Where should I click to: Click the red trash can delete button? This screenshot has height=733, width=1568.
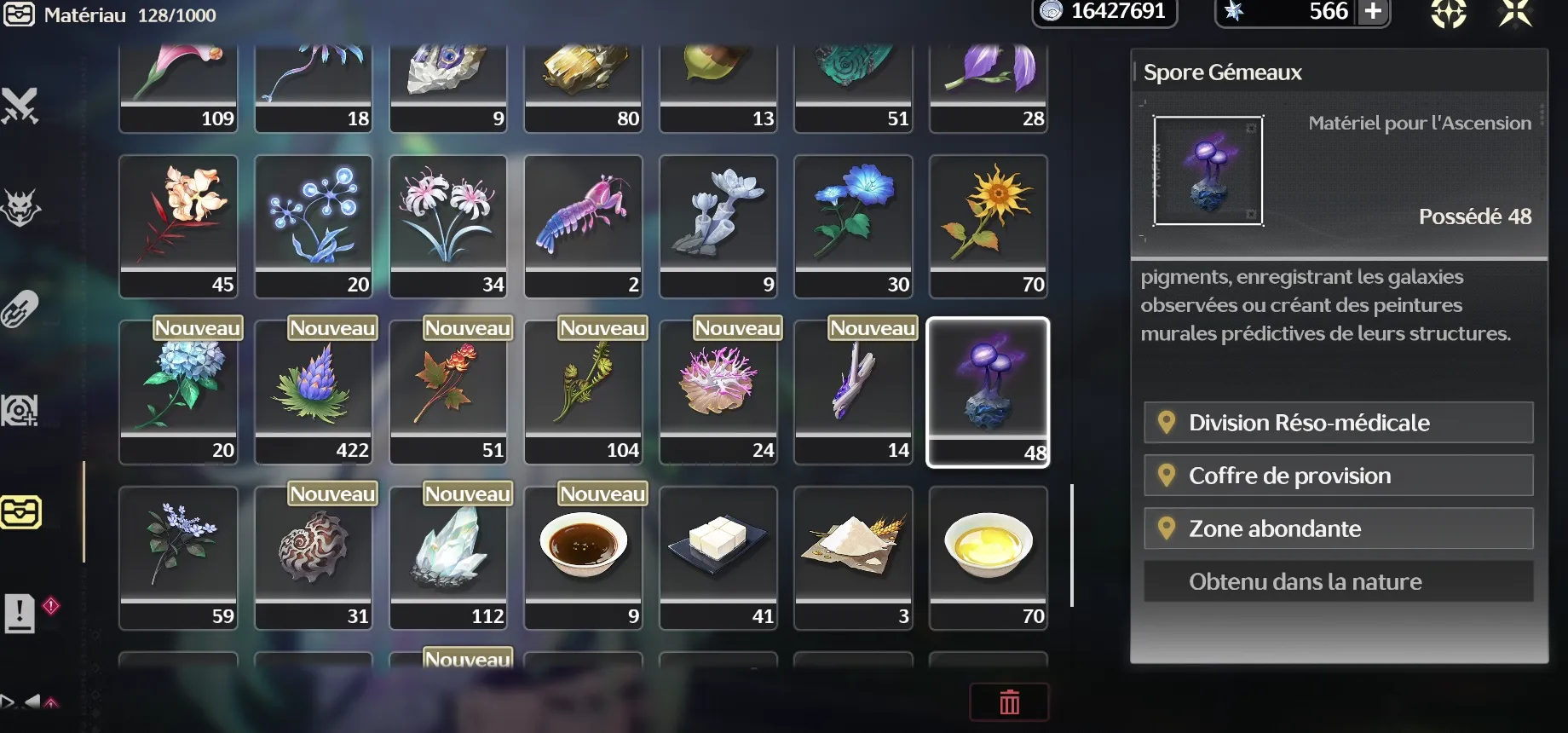pyautogui.click(x=1009, y=702)
